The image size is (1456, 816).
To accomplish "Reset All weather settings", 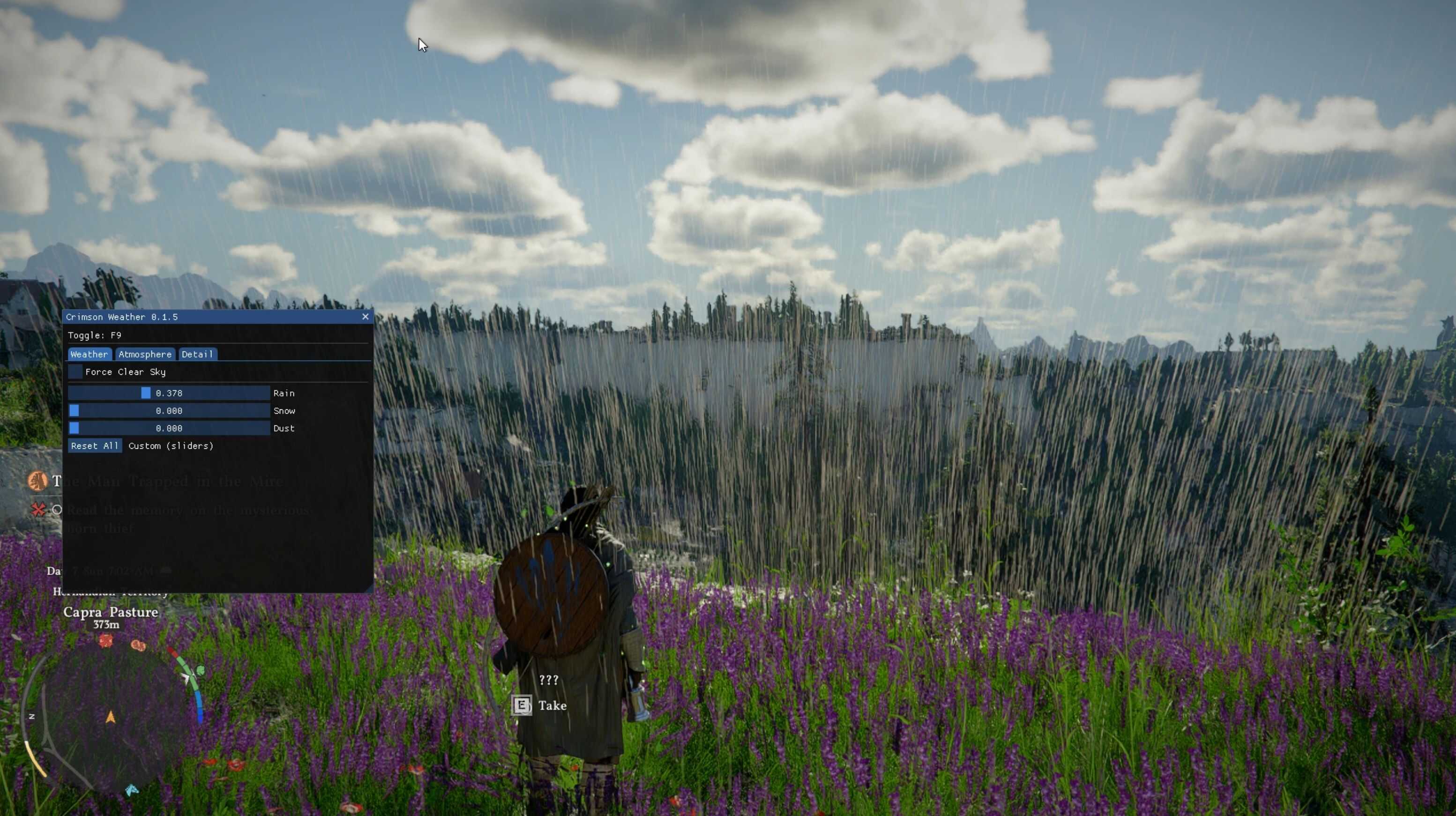I will pyautogui.click(x=94, y=446).
